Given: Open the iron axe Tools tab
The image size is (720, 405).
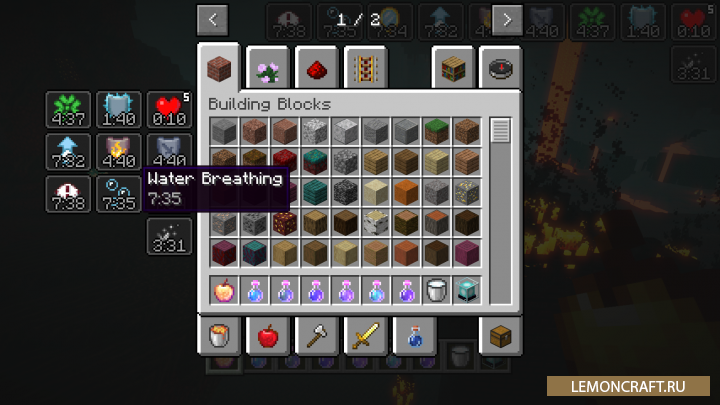Looking at the screenshot, I should coord(316,336).
